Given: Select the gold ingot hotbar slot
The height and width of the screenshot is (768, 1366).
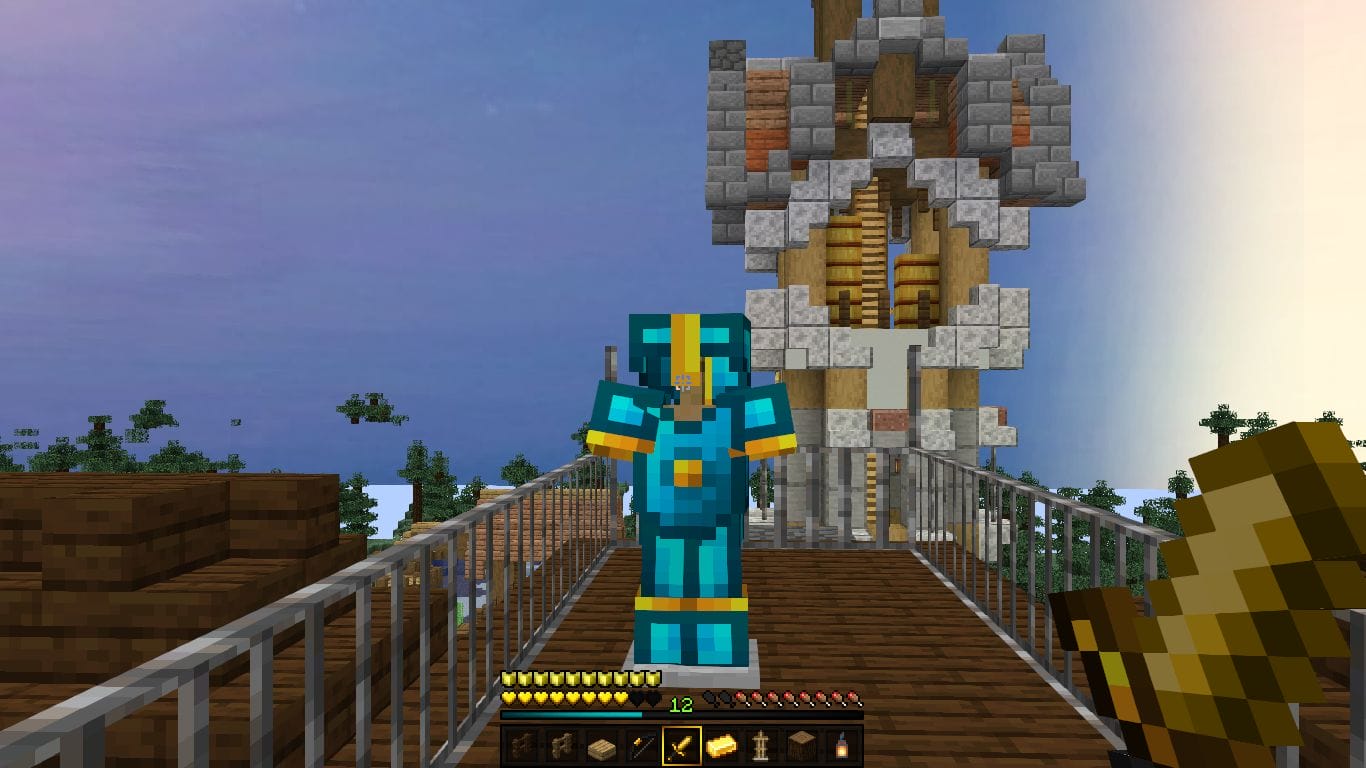Looking at the screenshot, I should [720, 747].
